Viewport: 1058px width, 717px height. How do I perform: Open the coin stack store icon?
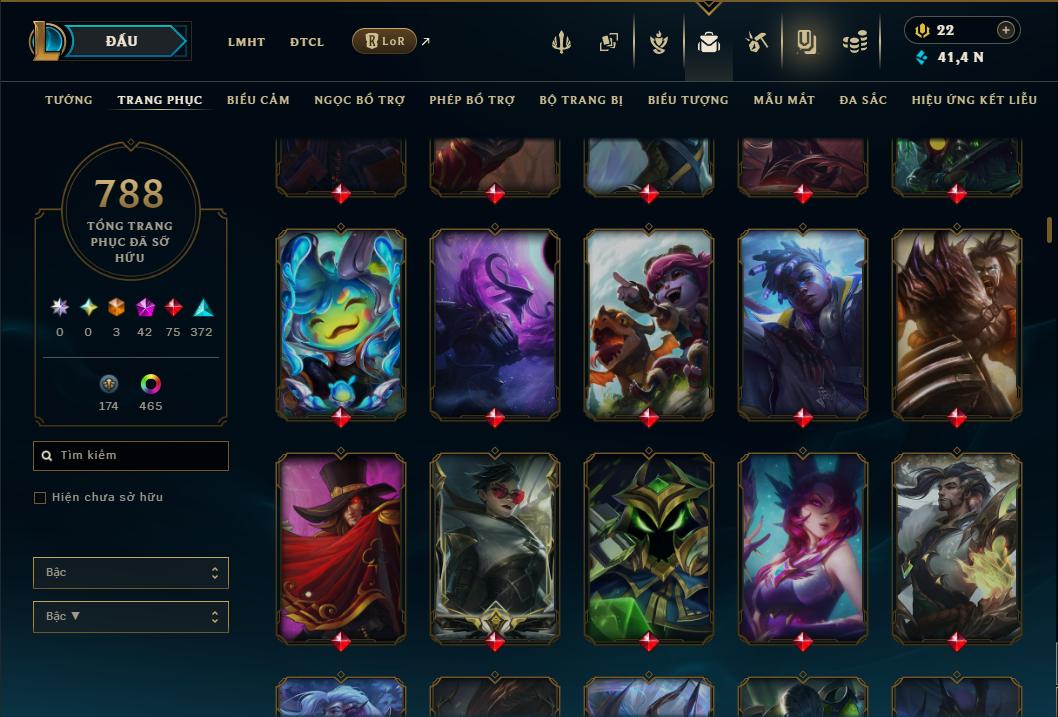855,42
